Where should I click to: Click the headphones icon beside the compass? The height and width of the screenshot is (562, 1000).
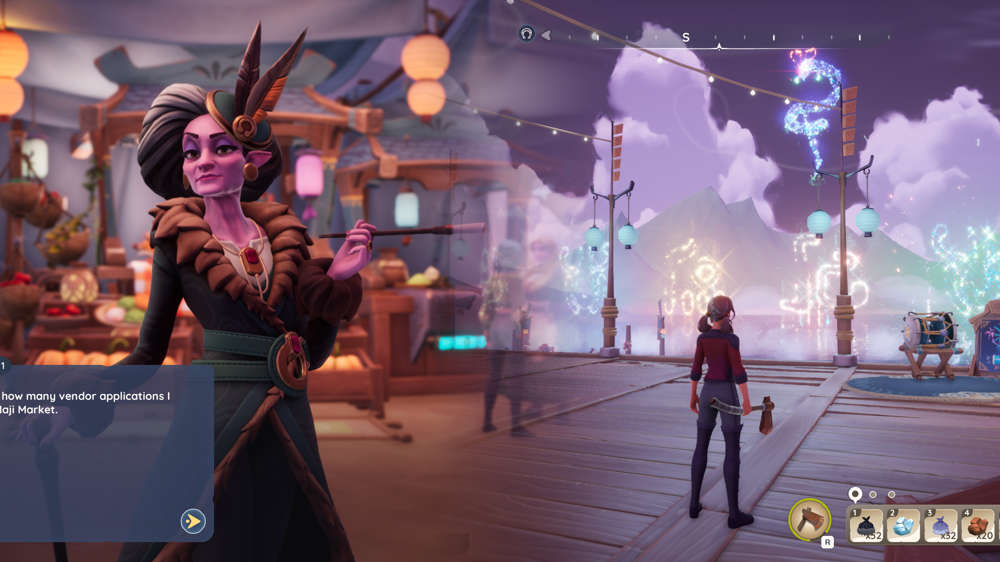[527, 34]
